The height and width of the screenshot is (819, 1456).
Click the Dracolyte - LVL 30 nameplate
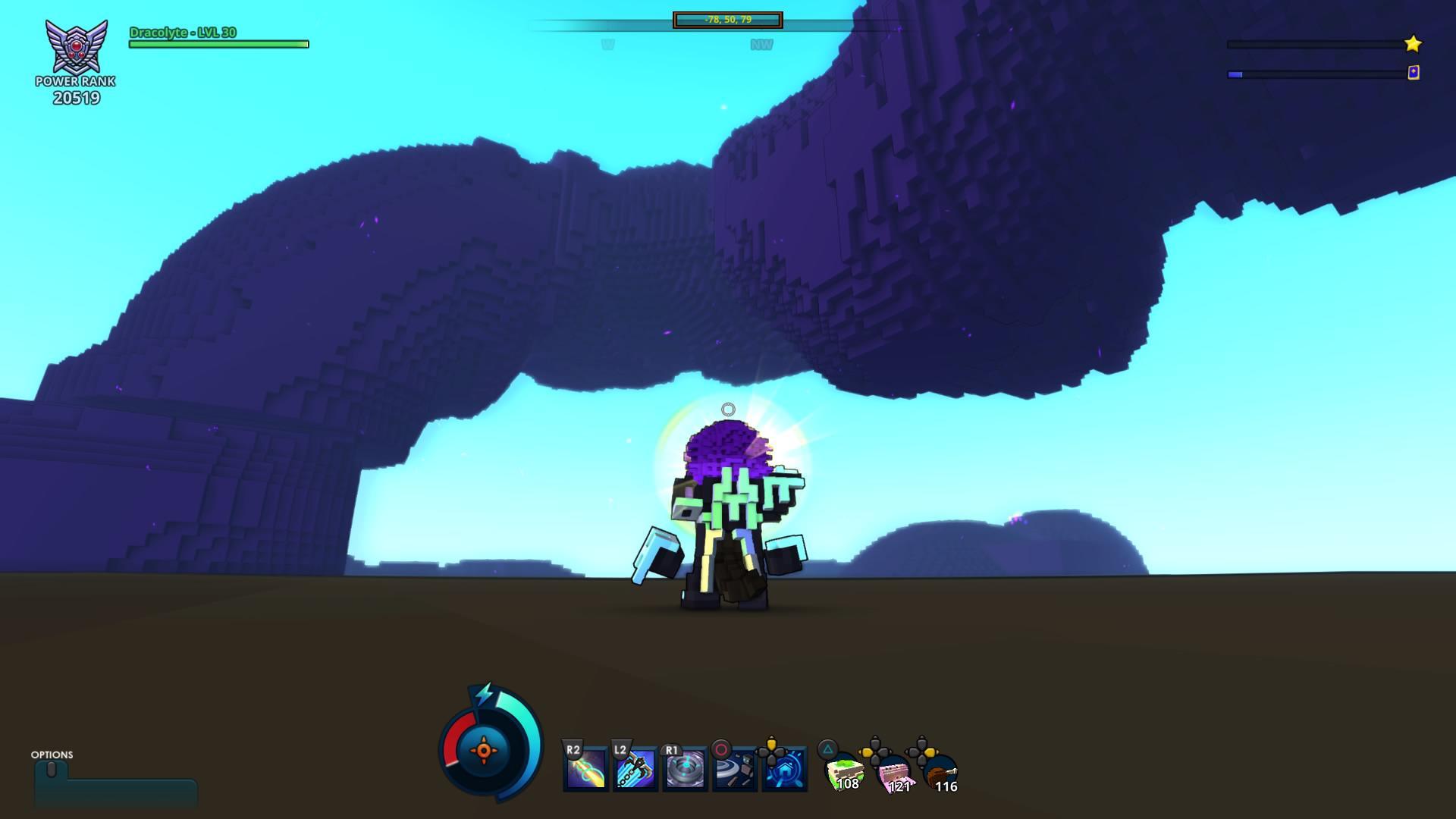click(182, 33)
